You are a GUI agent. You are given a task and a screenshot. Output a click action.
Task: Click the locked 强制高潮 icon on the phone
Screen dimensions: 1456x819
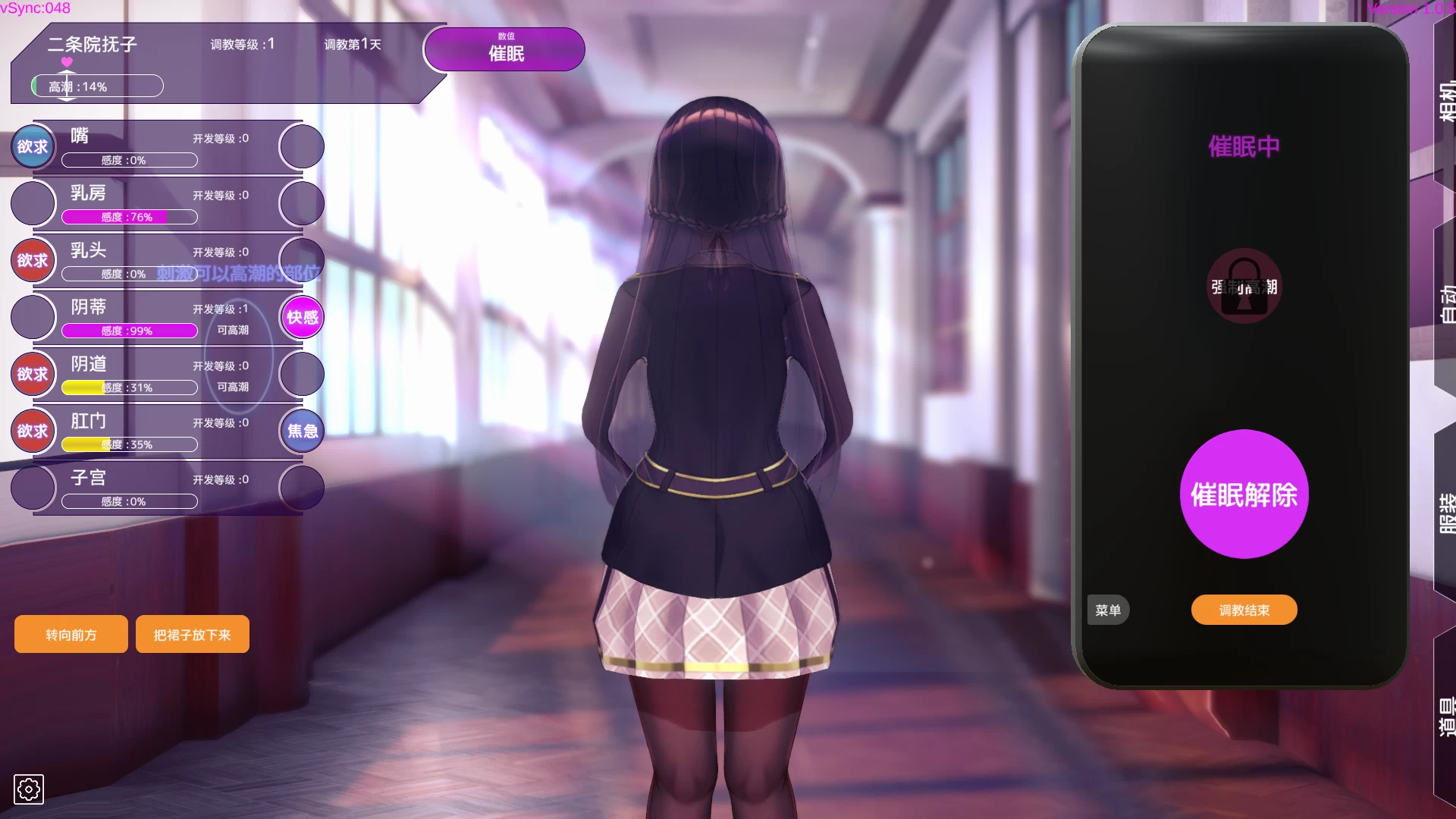coord(1244,287)
